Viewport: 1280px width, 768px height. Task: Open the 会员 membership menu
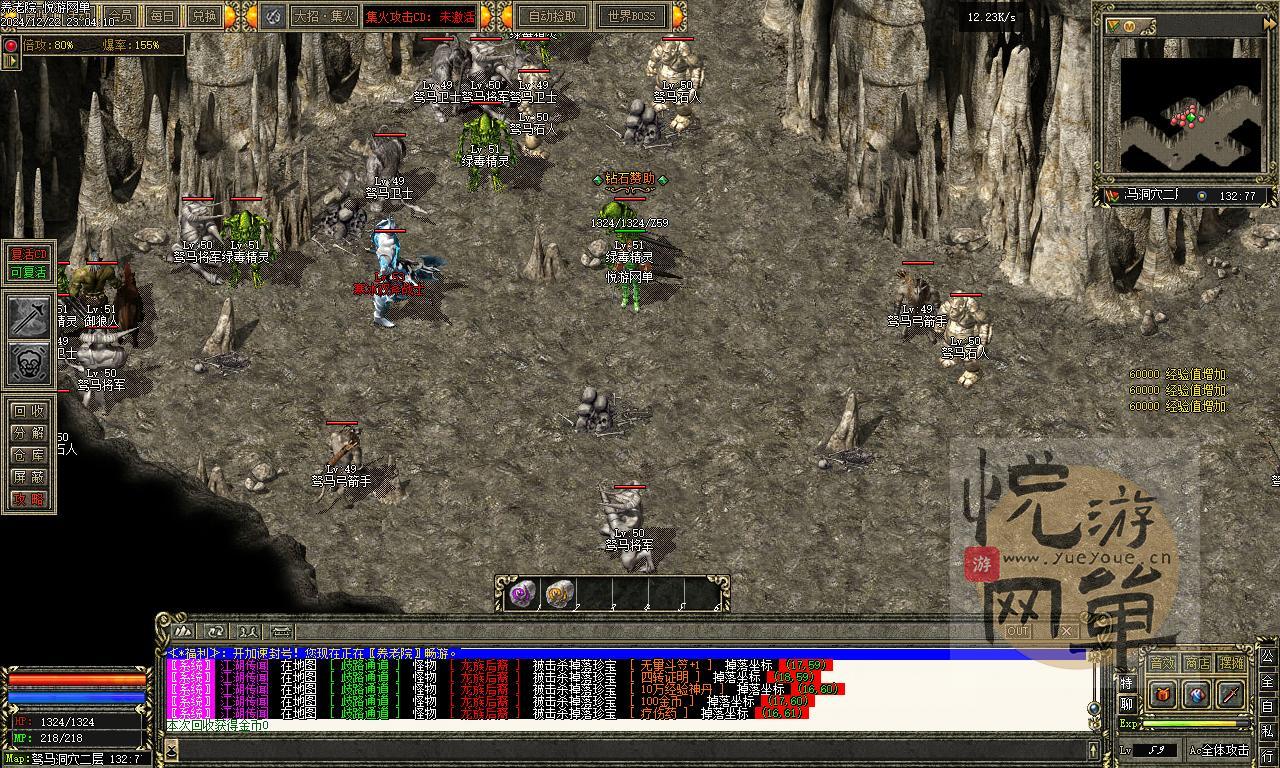(x=119, y=16)
